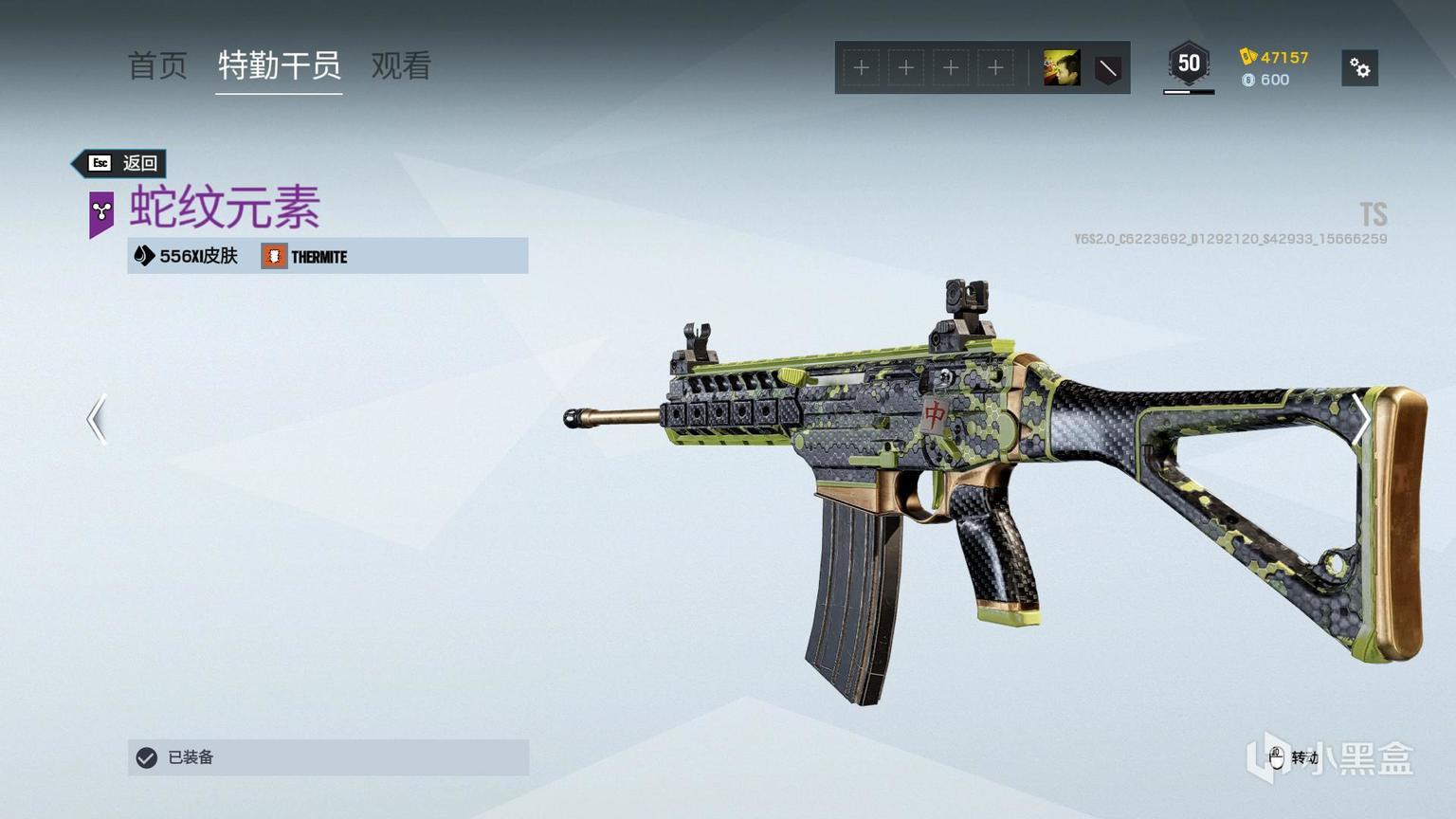Go to the 观看 watch tab
The height and width of the screenshot is (819, 1456).
coord(401,65)
